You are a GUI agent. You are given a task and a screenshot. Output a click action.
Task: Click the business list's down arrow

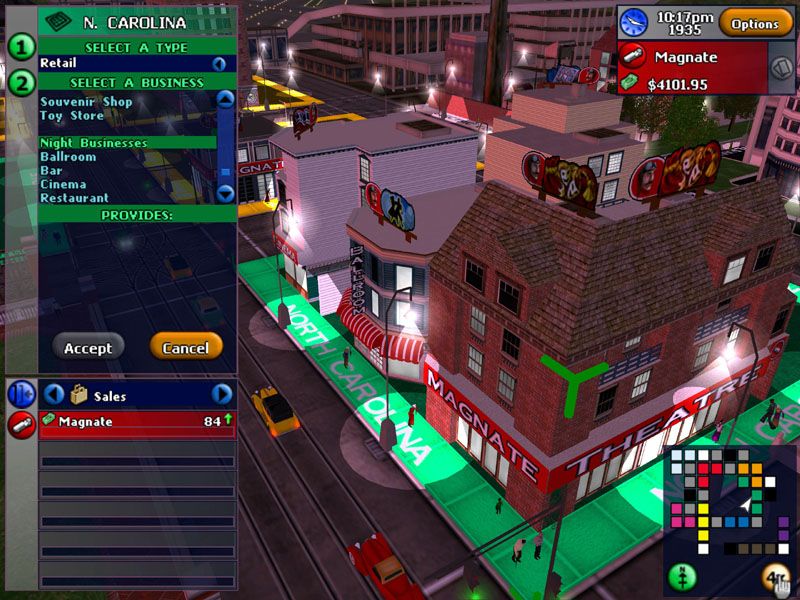[x=225, y=194]
